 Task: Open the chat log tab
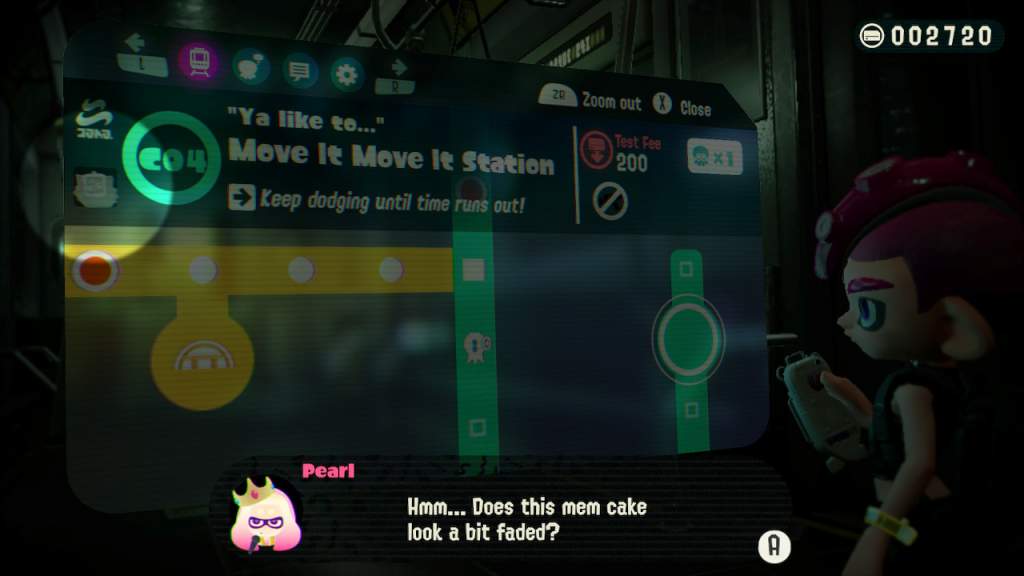pyautogui.click(x=300, y=70)
